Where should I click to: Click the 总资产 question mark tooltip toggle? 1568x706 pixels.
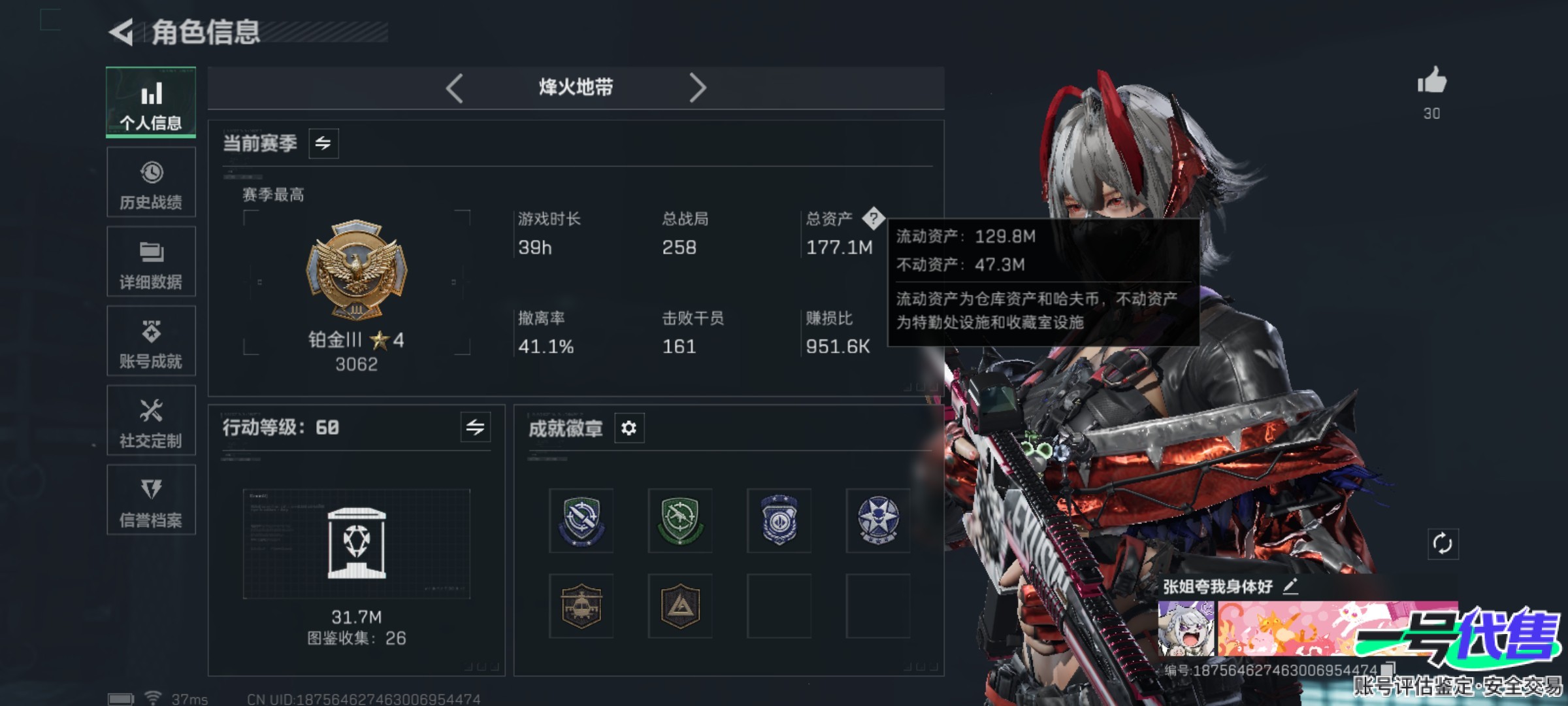(x=874, y=220)
